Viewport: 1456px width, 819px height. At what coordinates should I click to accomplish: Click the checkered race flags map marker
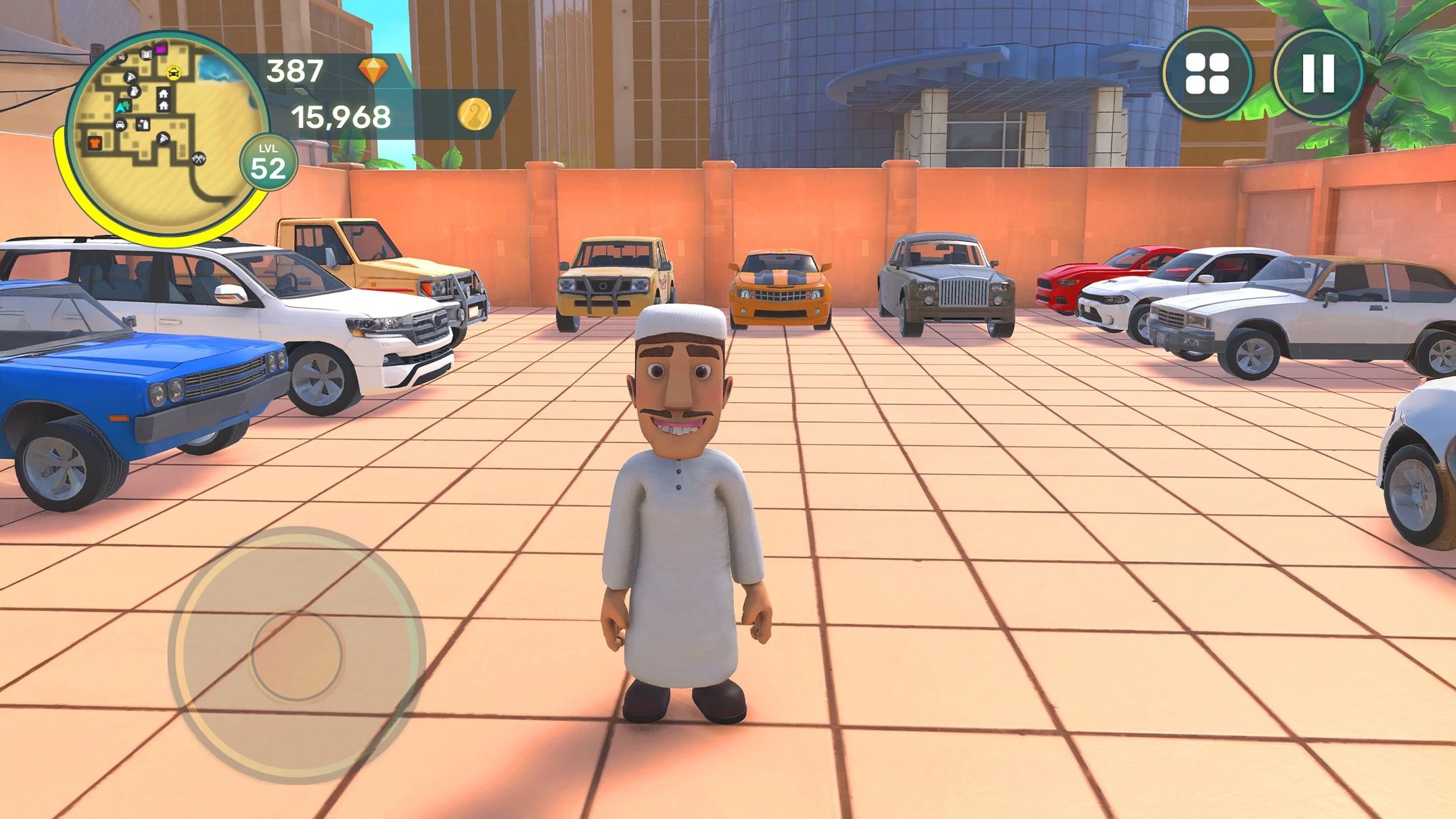(198, 158)
